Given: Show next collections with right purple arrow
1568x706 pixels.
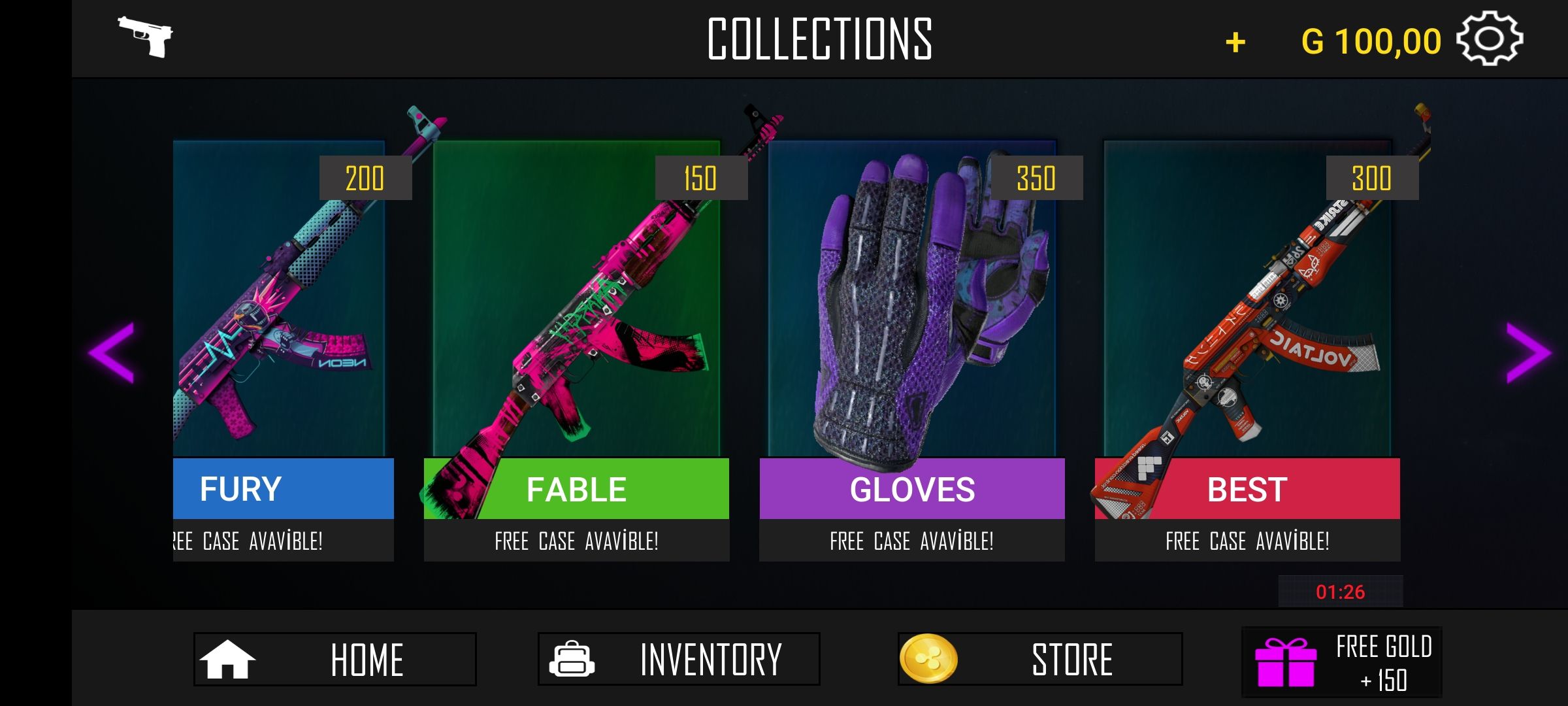Looking at the screenshot, I should point(1527,352).
